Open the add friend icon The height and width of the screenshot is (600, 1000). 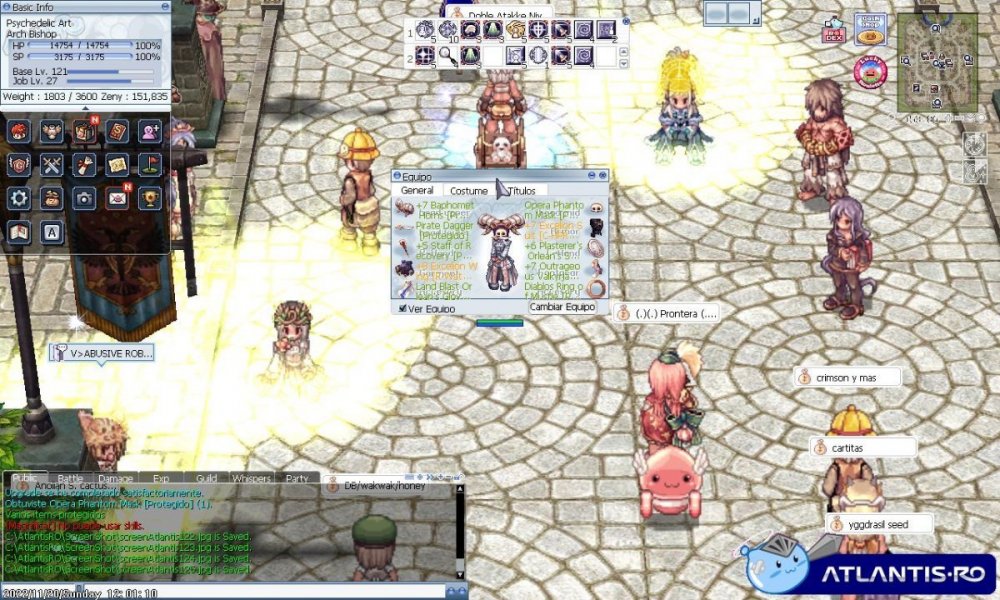tap(150, 131)
